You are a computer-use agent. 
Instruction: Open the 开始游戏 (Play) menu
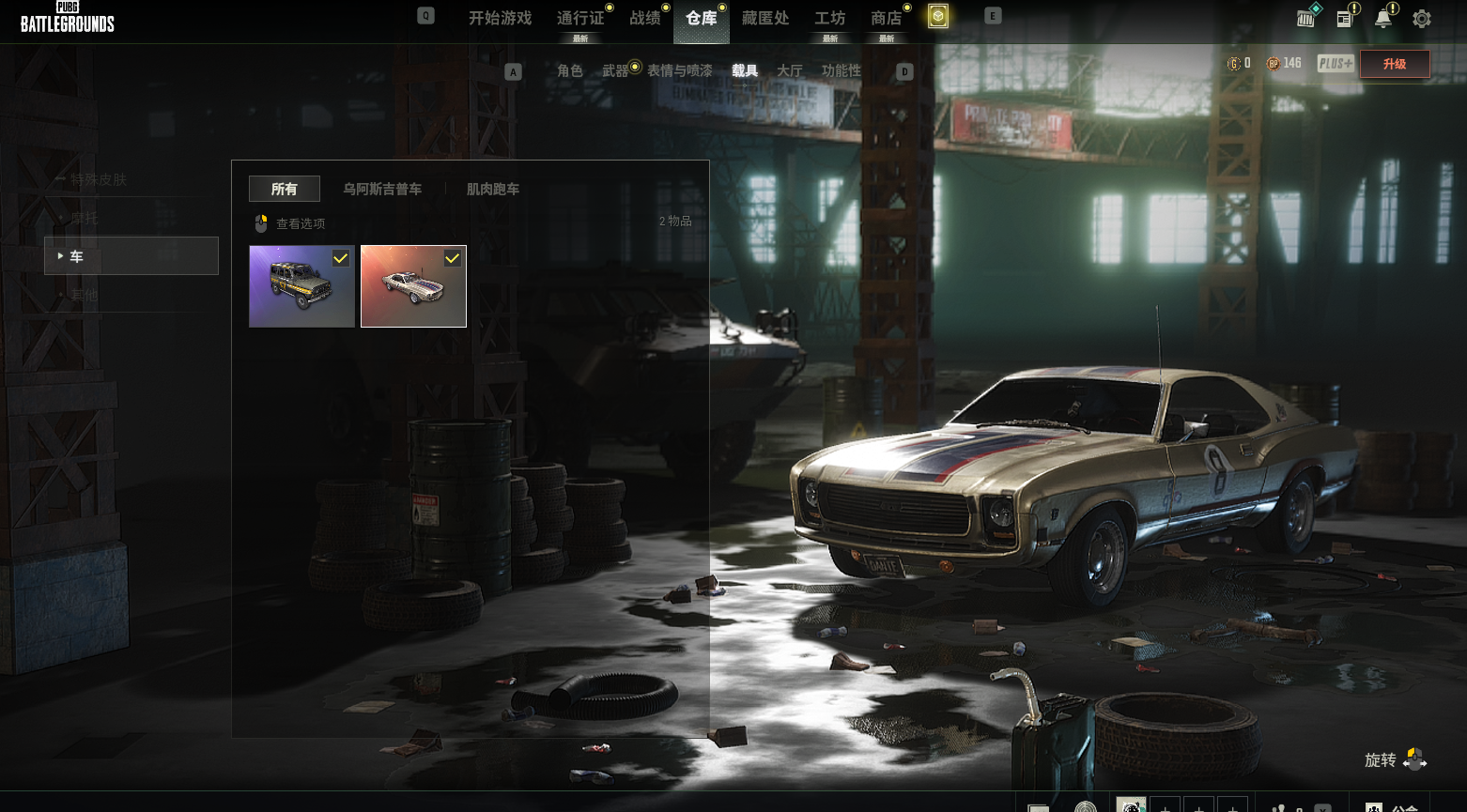pyautogui.click(x=500, y=19)
